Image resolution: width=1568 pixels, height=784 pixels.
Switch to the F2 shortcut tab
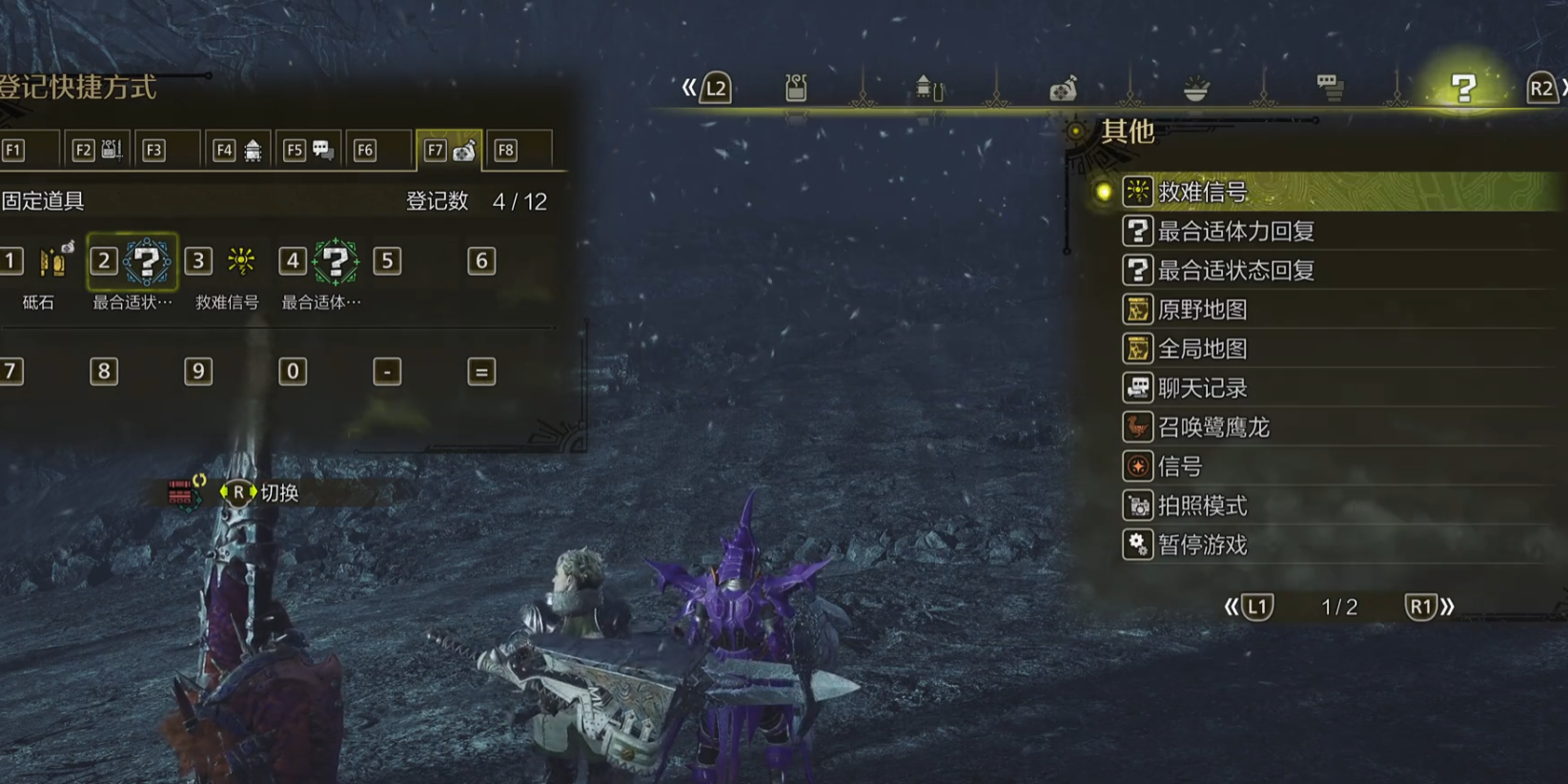97,150
